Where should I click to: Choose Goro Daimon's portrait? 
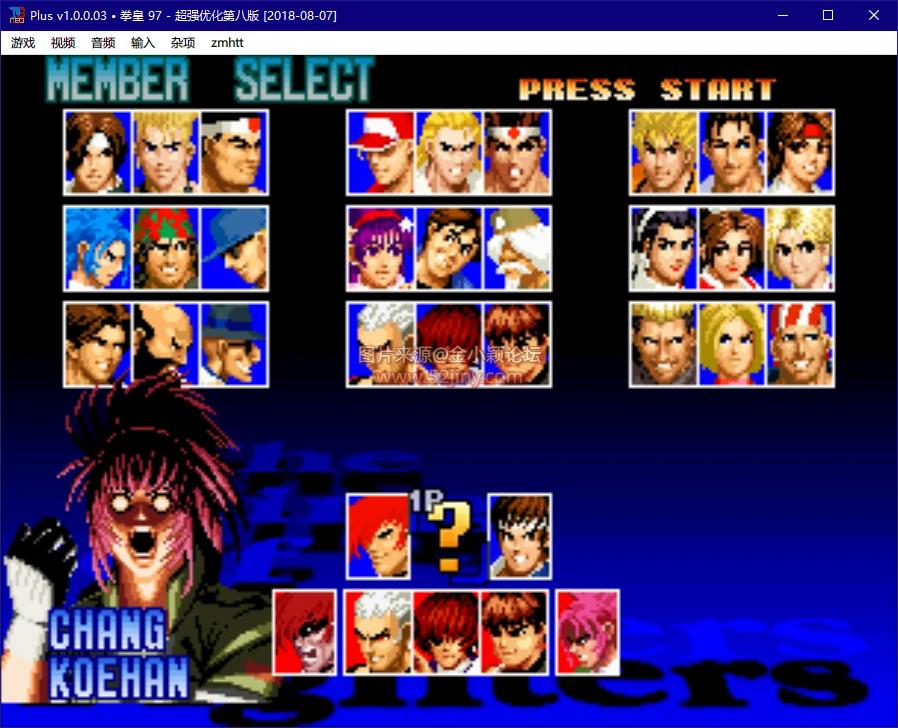tap(234, 152)
